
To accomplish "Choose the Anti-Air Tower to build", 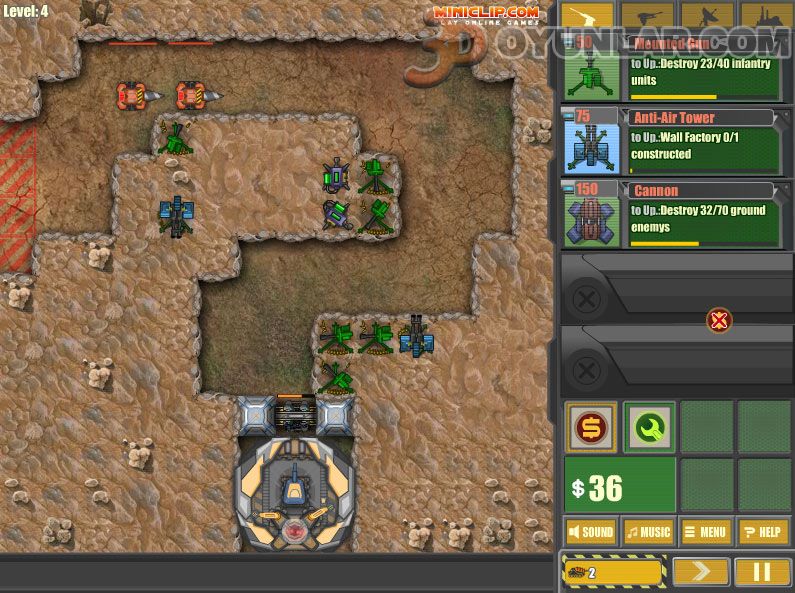I will coord(670,141).
